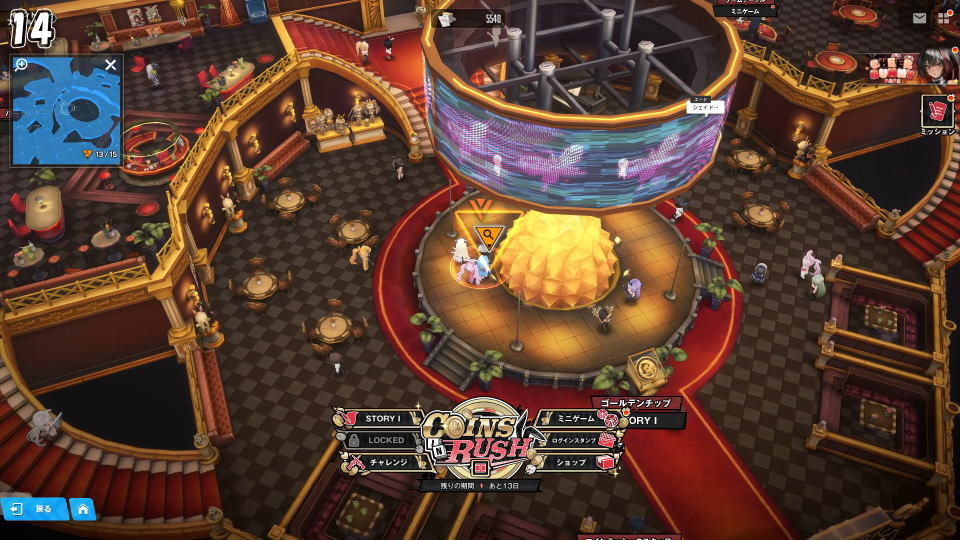Click the blue minimap panel
960x540 pixels.
(x=66, y=115)
